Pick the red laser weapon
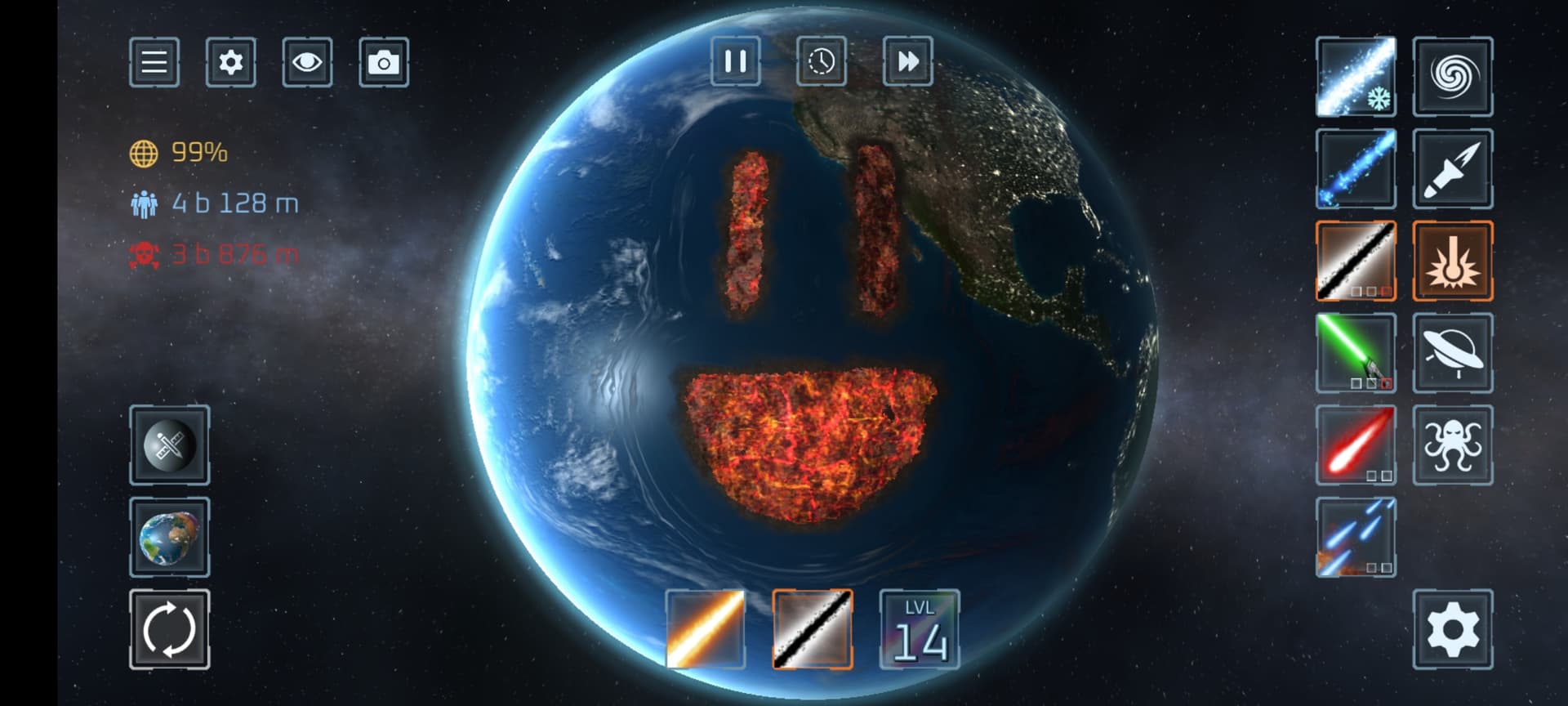This screenshot has width=1568, height=706. [x=1356, y=445]
